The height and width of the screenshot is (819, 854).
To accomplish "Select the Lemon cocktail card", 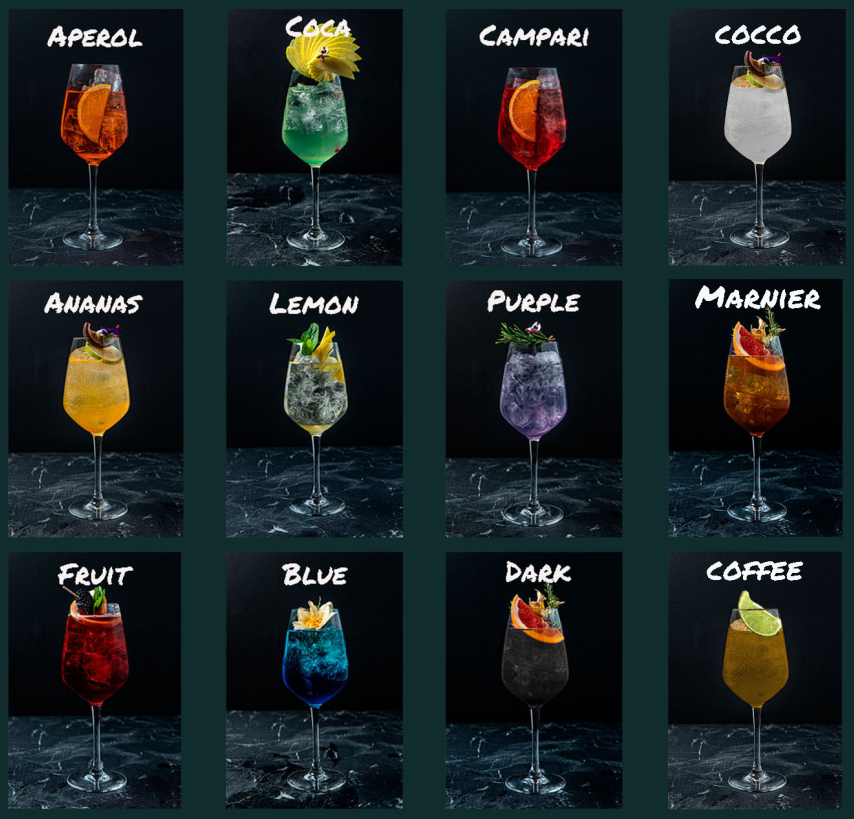I will tap(314, 408).
